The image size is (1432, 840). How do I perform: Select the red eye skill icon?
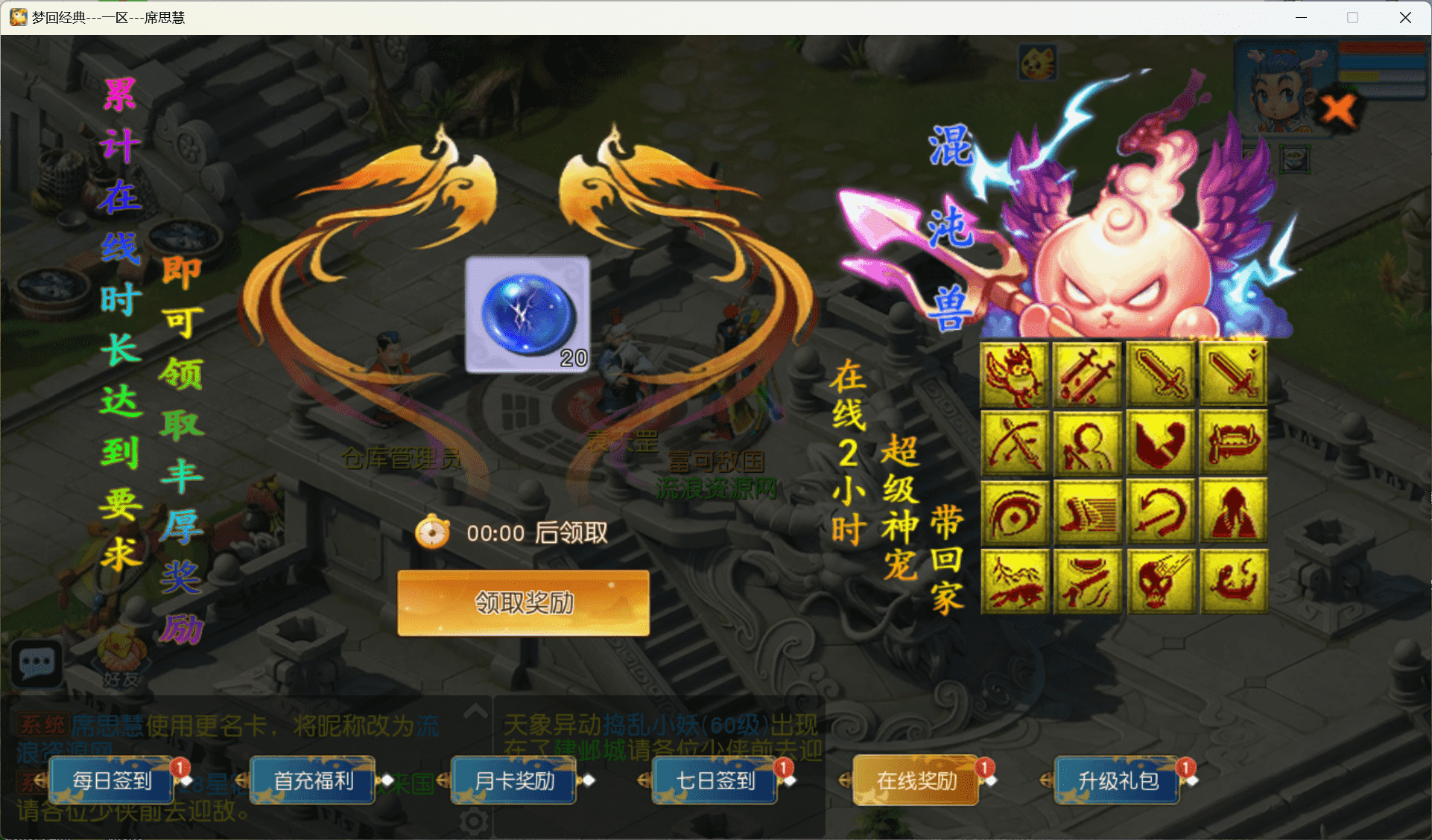[1015, 512]
